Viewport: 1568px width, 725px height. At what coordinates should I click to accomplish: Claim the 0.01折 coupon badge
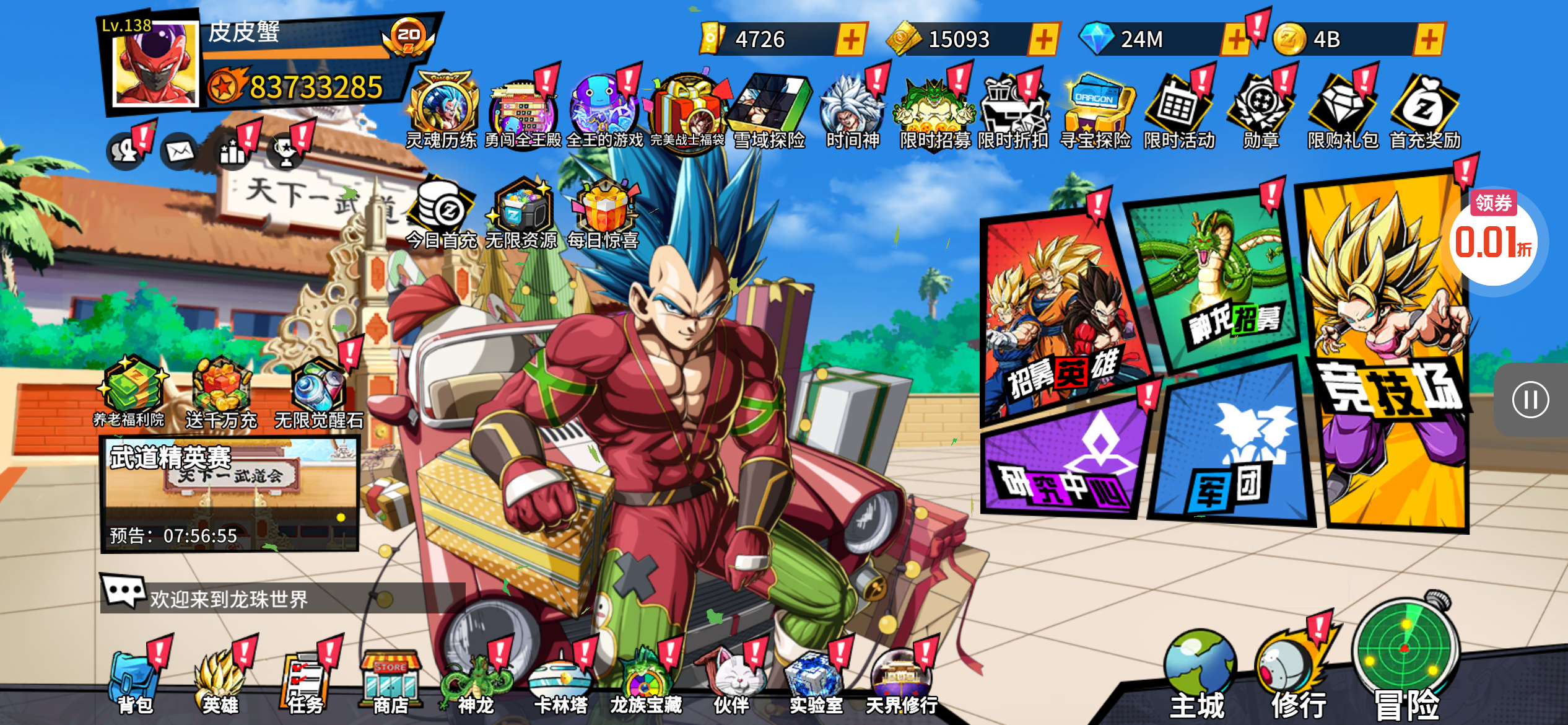click(x=1494, y=239)
